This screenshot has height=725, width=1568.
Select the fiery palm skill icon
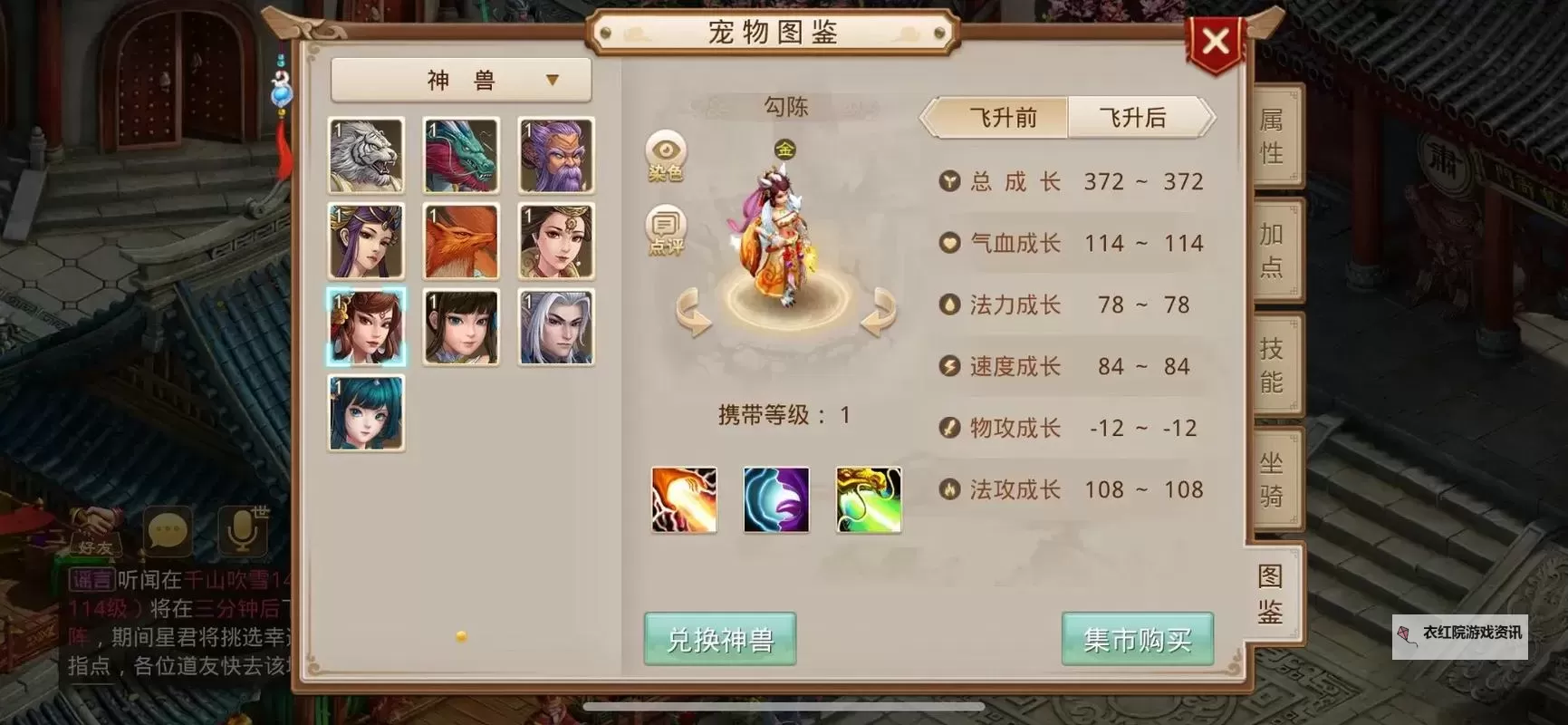click(x=684, y=499)
